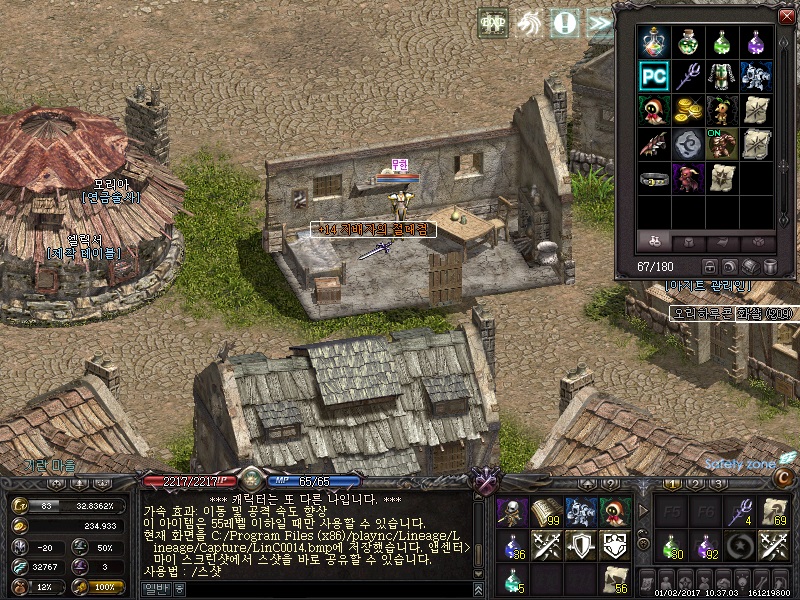Use the book item with 99 count

pyautogui.click(x=546, y=512)
